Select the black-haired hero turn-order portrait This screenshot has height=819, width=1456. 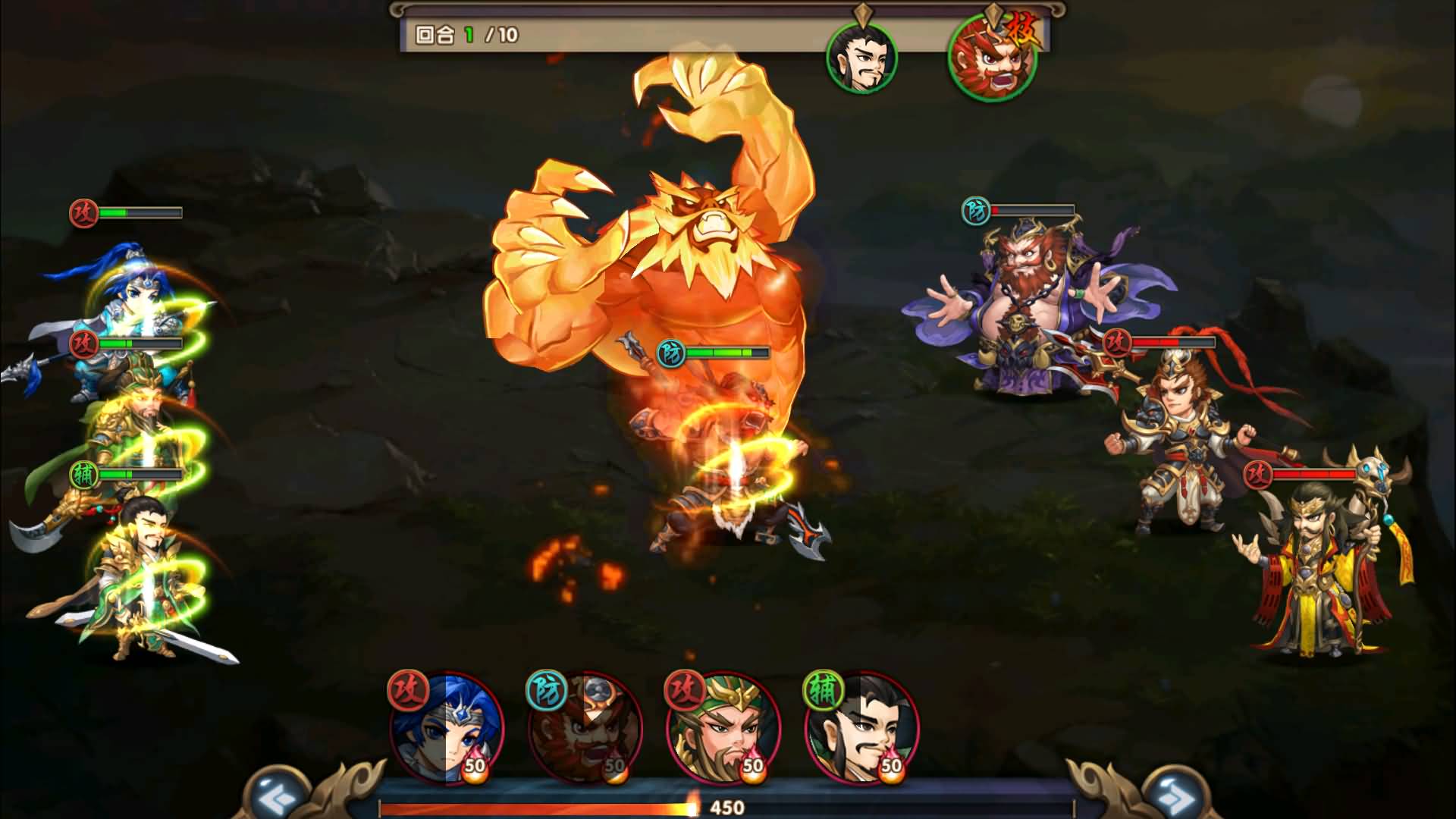(861, 58)
